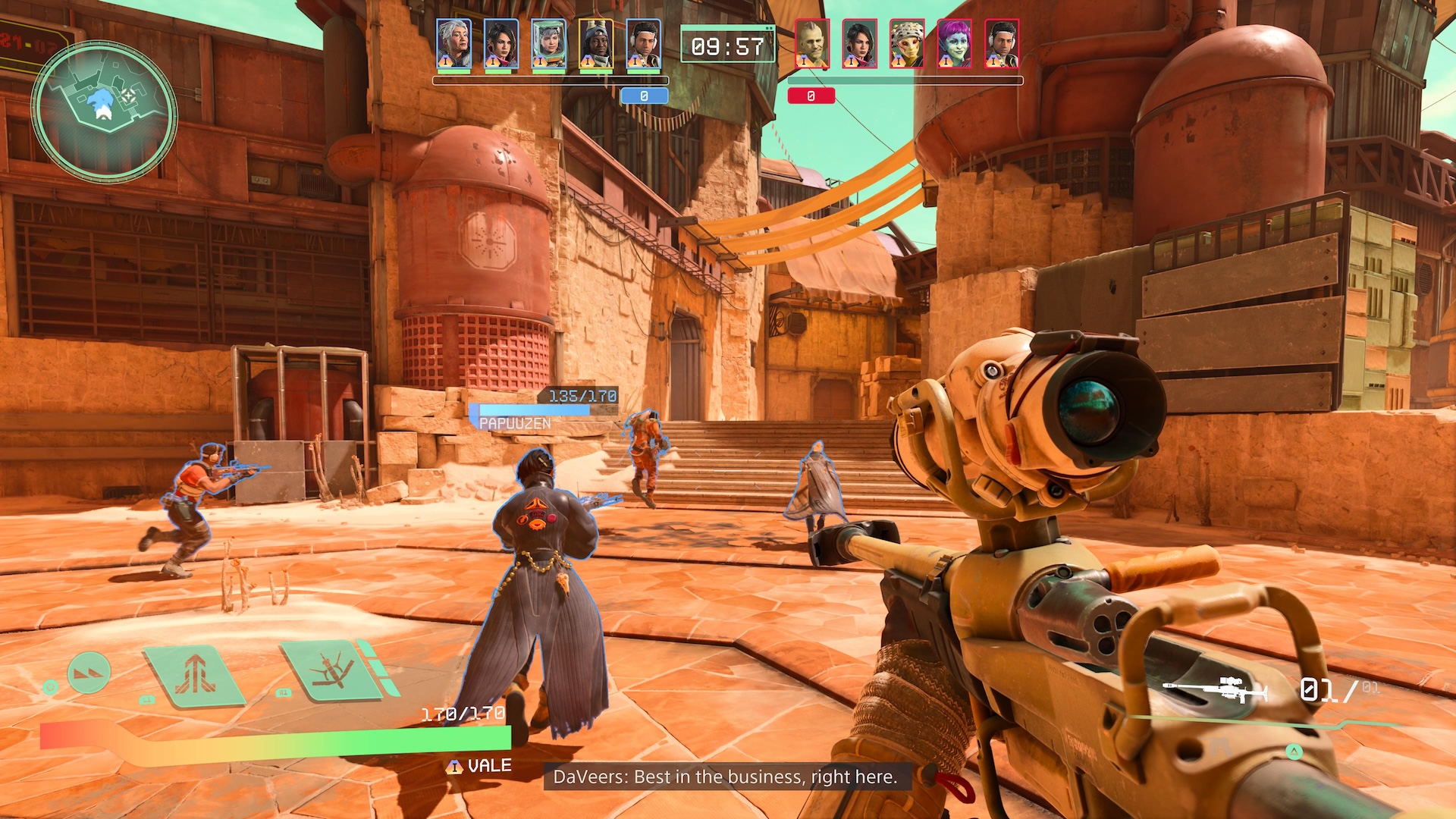Activate the upward-arrow leap ability
The height and width of the screenshot is (819, 1456).
pyautogui.click(x=196, y=673)
